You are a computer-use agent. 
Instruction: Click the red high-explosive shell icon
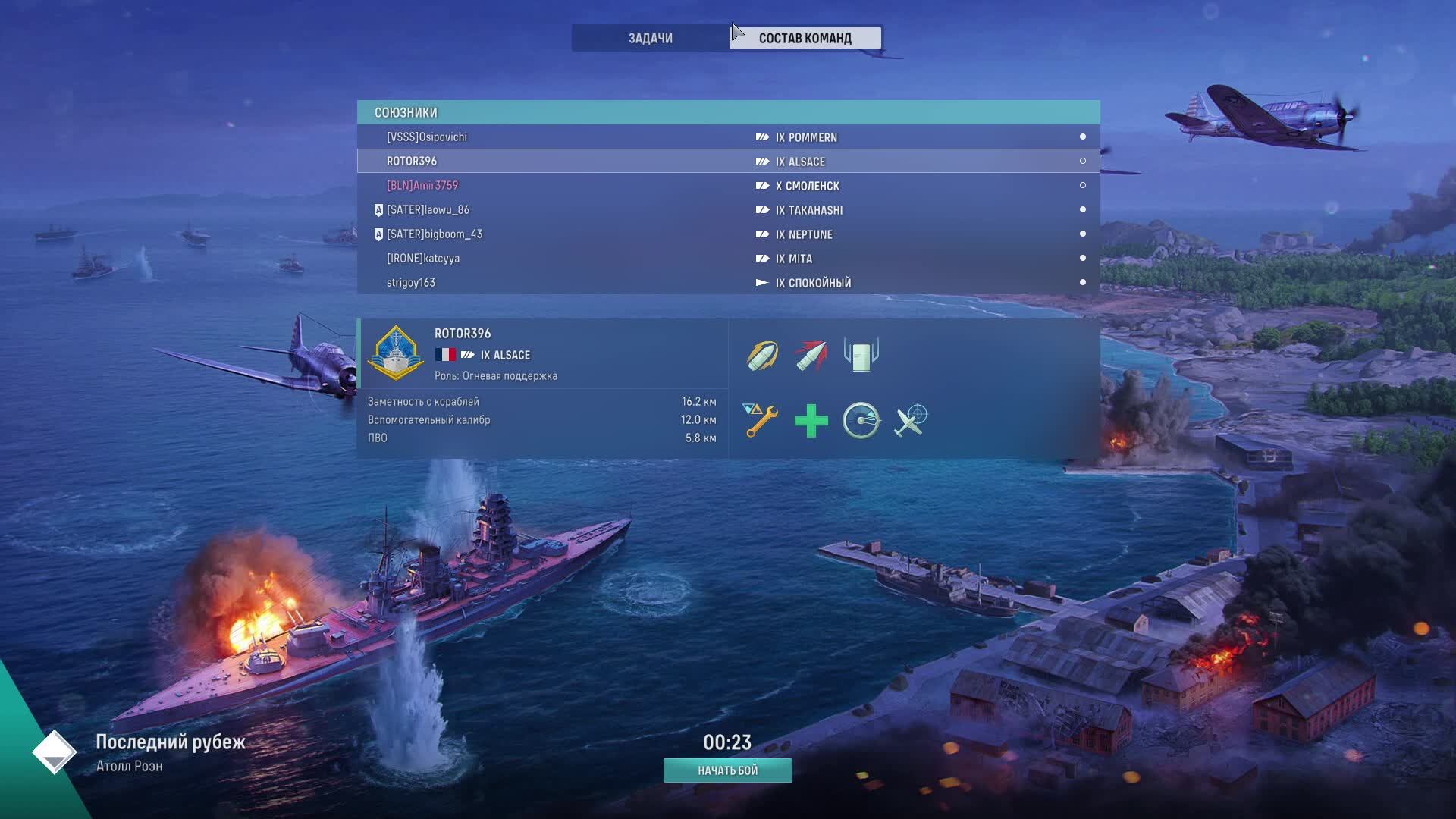[x=811, y=355]
